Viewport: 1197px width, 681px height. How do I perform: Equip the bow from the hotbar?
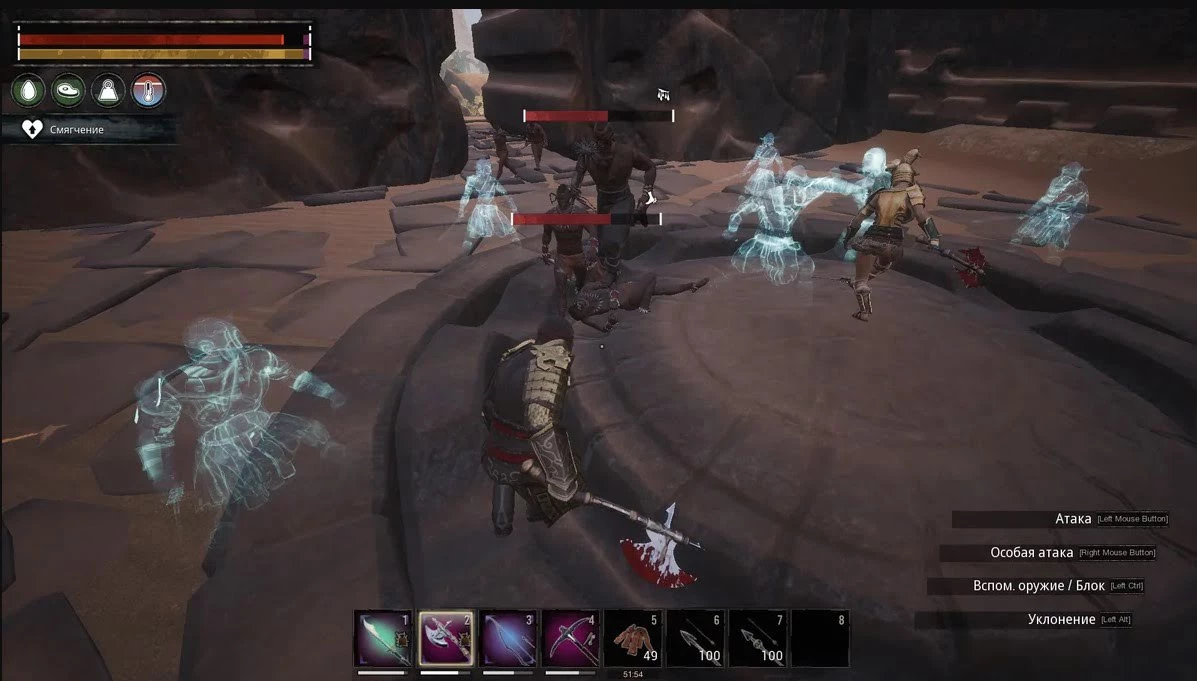pos(508,639)
